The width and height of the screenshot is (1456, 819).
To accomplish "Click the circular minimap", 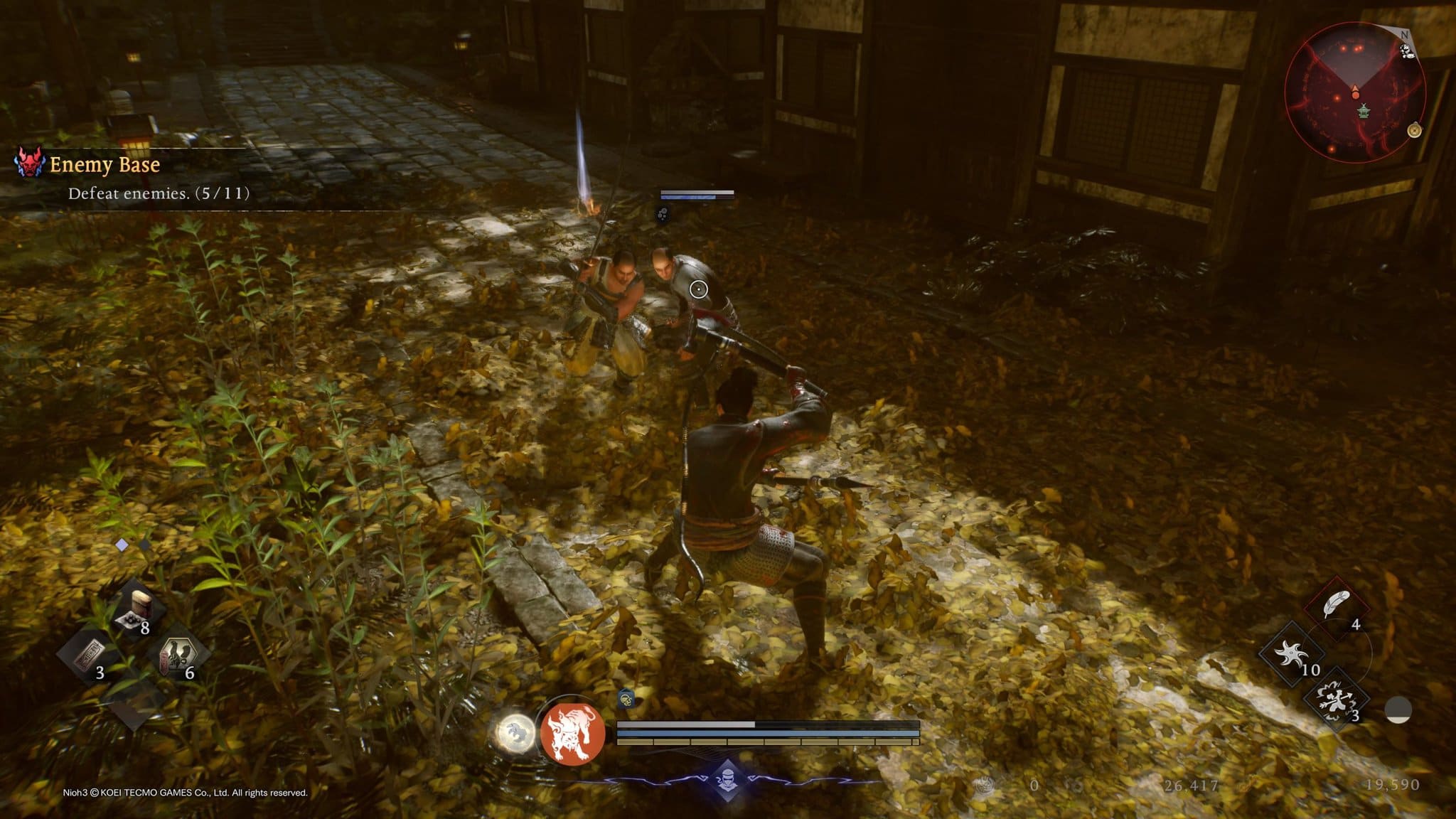I will 1355,92.
